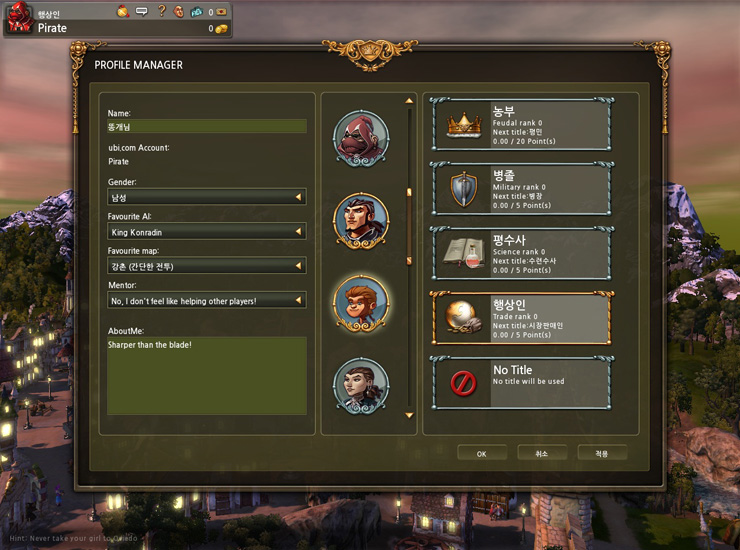Choose the dark-haired man avatar portrait
740x550 pixels.
[361, 220]
